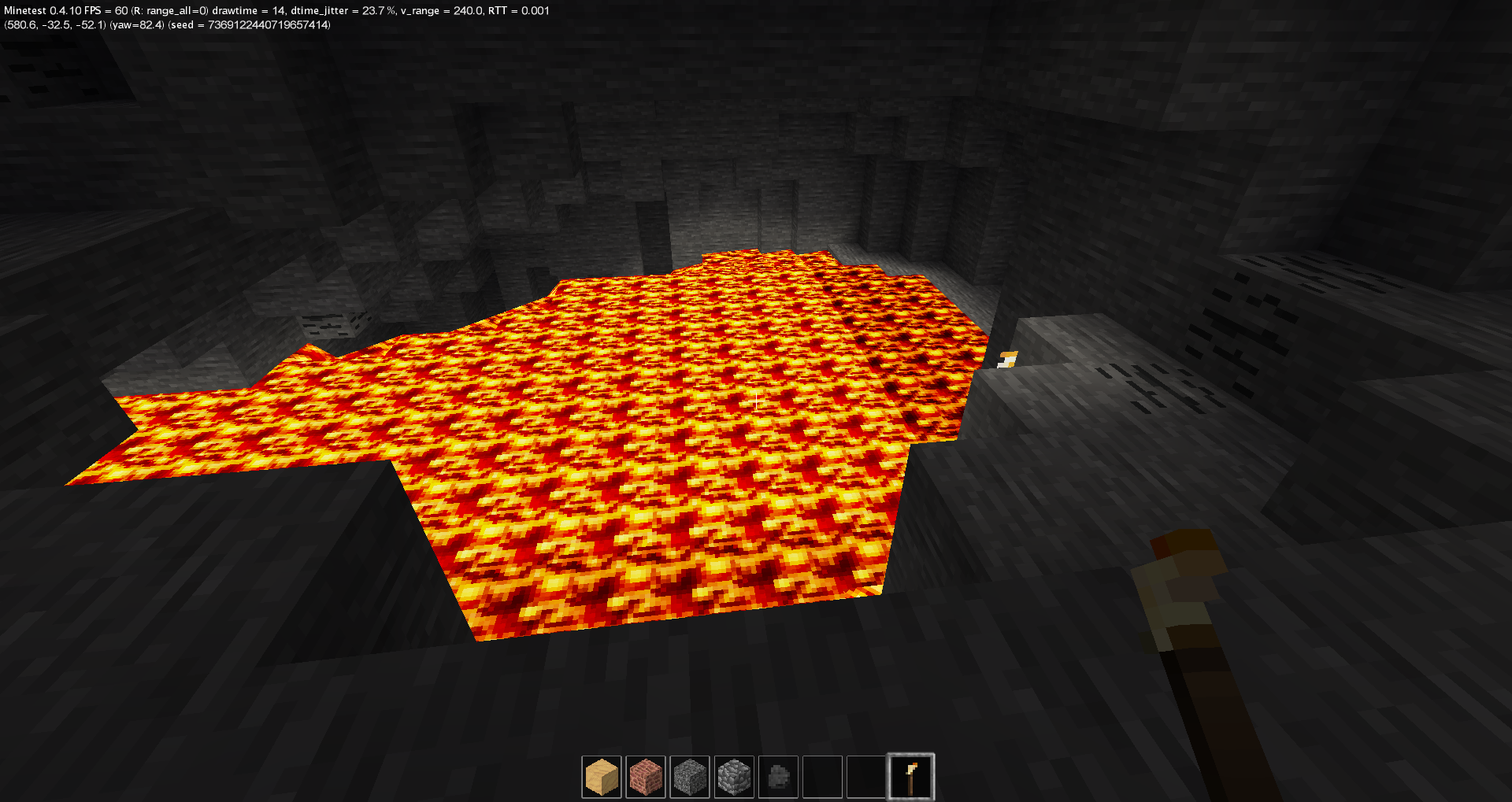
Task: Select the wooden planks hotbar slot
Action: [602, 776]
